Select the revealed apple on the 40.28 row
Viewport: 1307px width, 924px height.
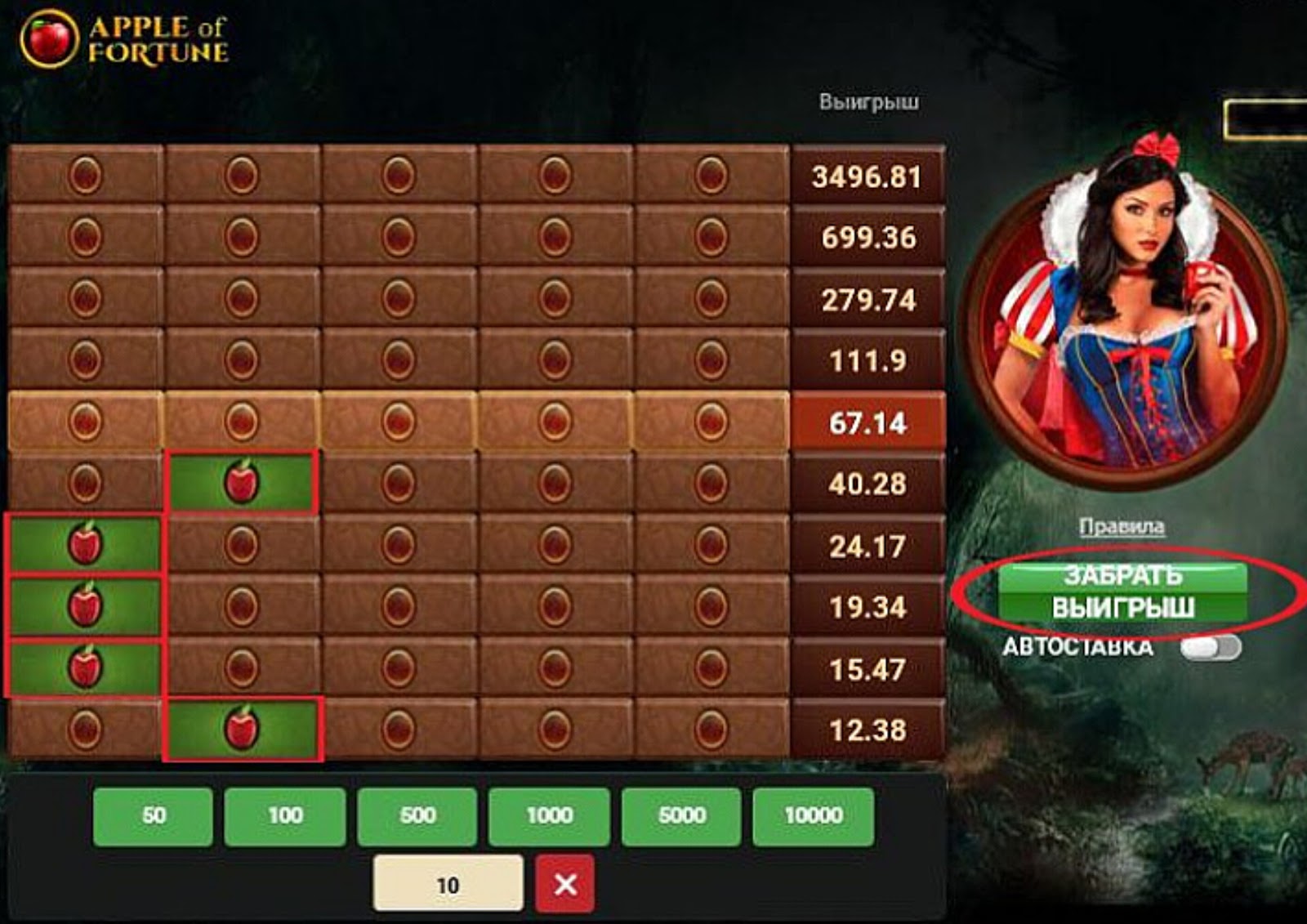[243, 482]
